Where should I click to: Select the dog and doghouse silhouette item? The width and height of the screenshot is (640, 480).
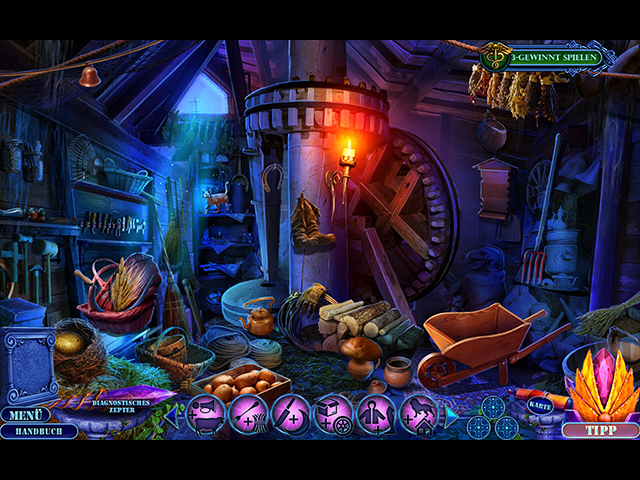coord(420,414)
